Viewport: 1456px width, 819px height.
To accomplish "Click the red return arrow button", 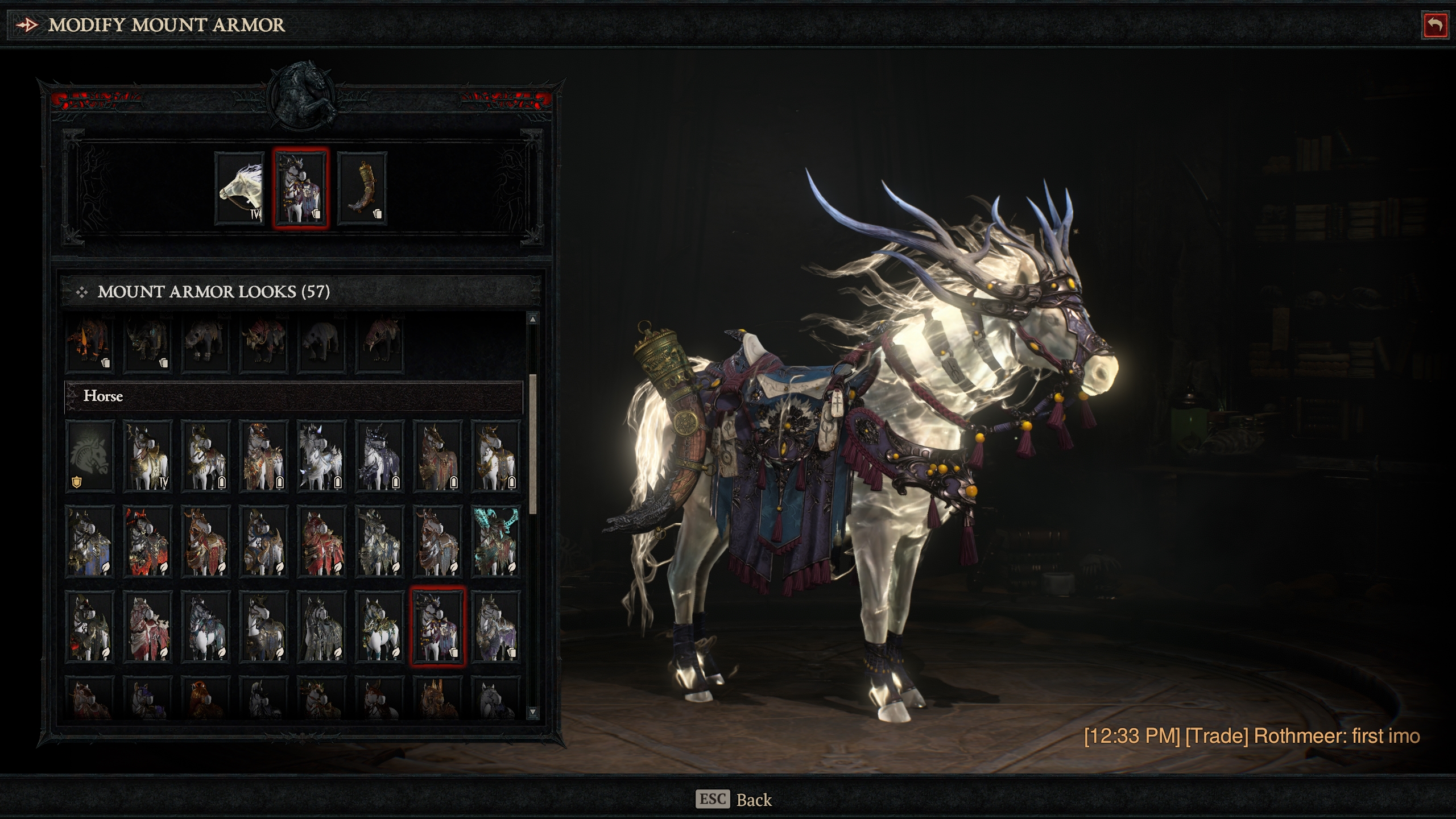I will point(1434,26).
